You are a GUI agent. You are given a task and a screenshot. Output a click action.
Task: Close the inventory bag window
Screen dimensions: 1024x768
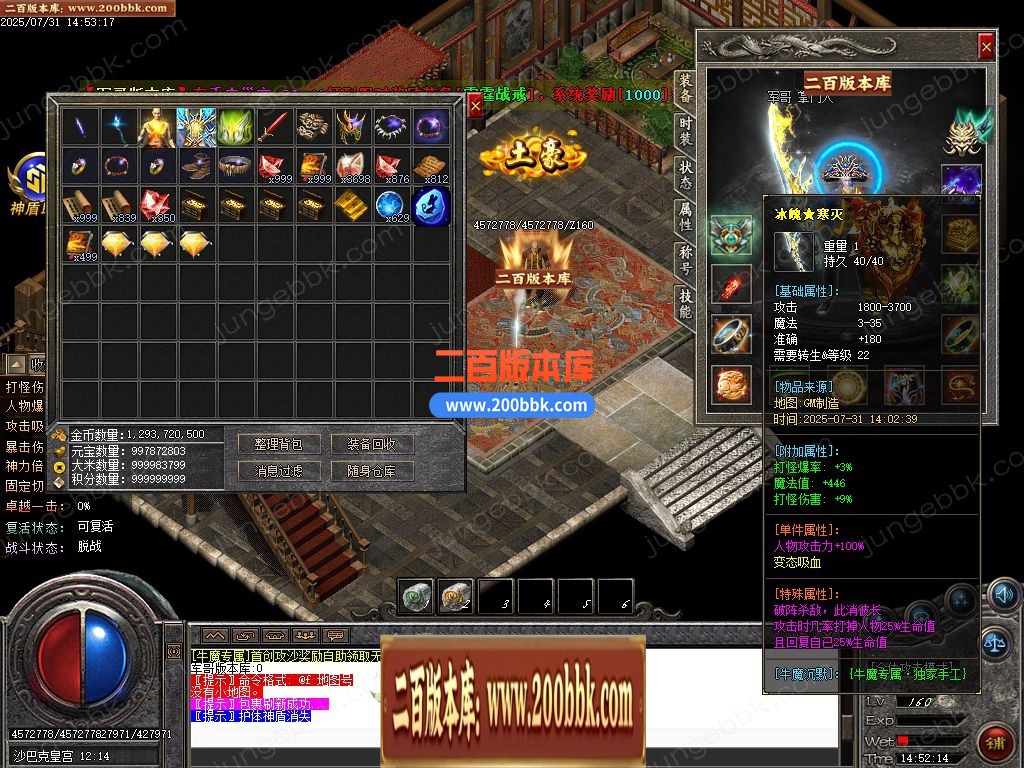coord(475,106)
